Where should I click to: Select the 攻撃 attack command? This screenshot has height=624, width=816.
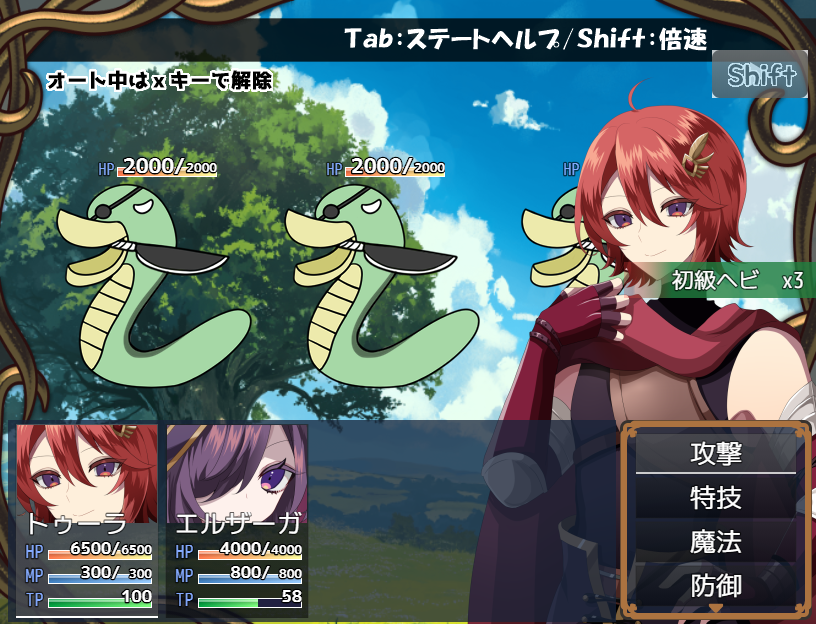[716, 453]
